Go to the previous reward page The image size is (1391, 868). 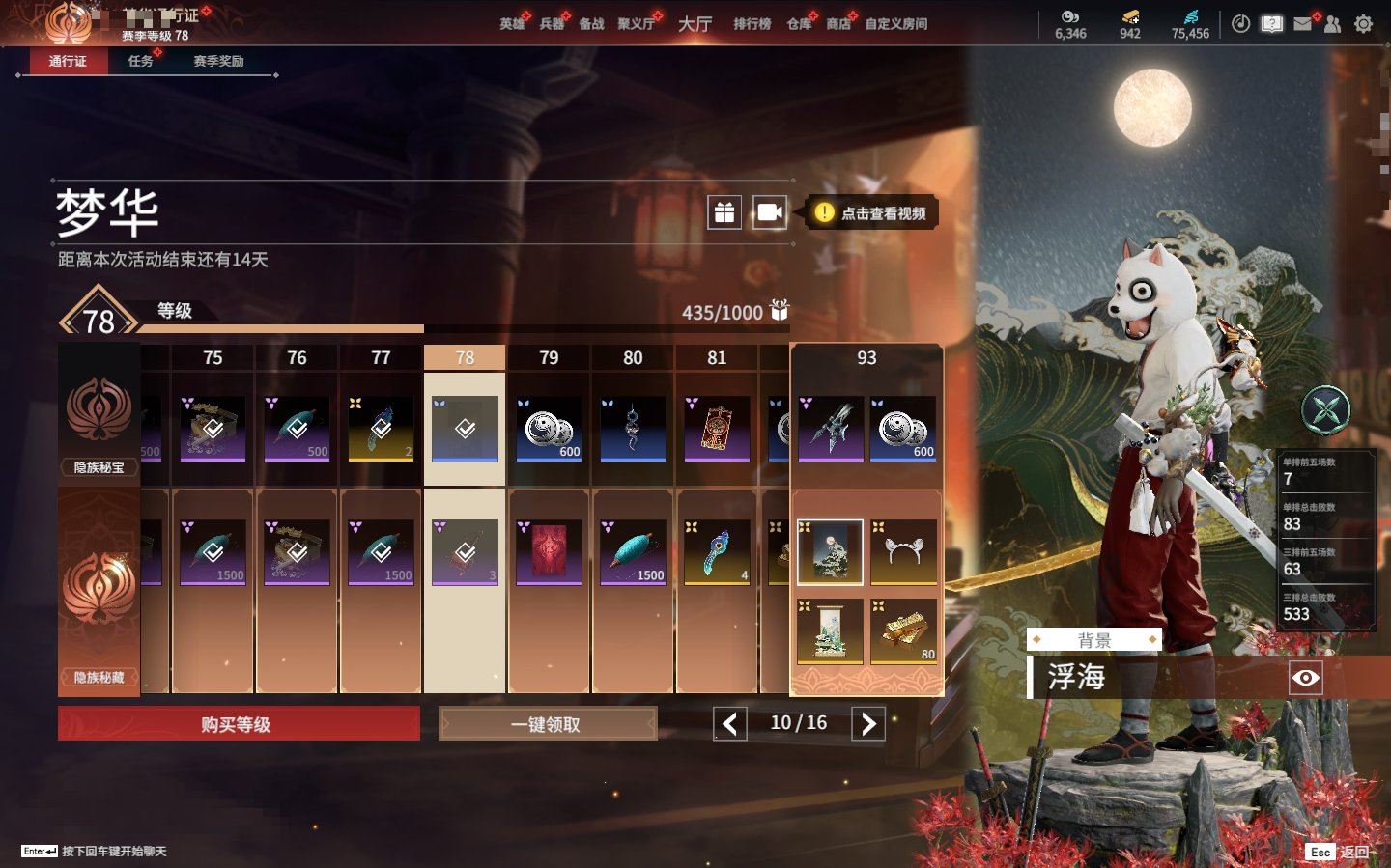point(730,723)
